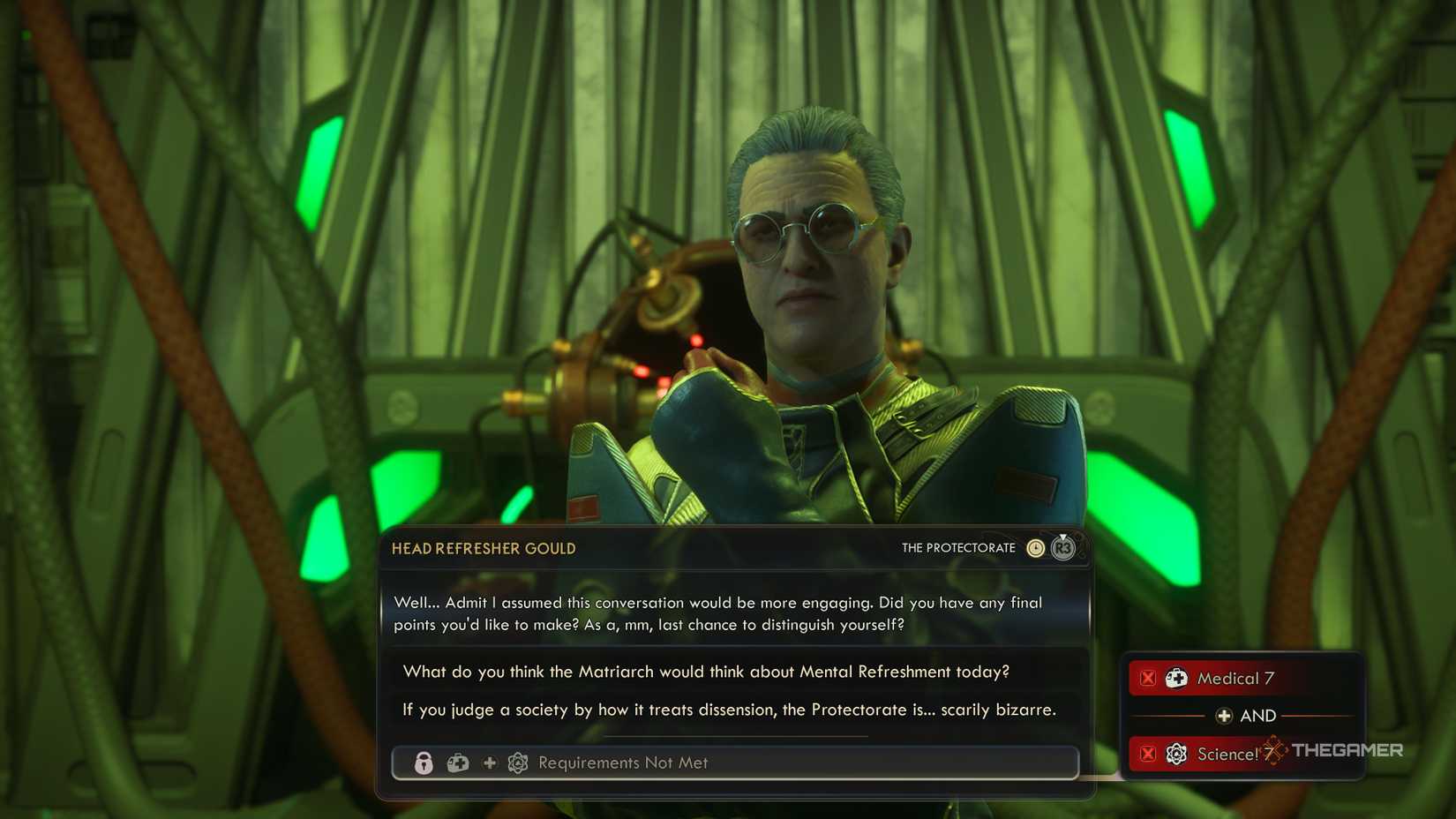The height and width of the screenshot is (819, 1456).
Task: Click THE PROTECTORATE faction label
Action: [x=958, y=547]
